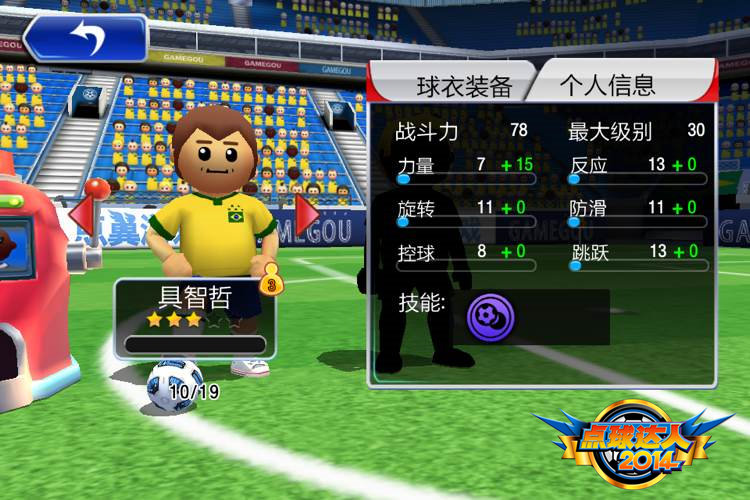Go back with the blue arrow button
The height and width of the screenshot is (500, 750).
[x=85, y=38]
